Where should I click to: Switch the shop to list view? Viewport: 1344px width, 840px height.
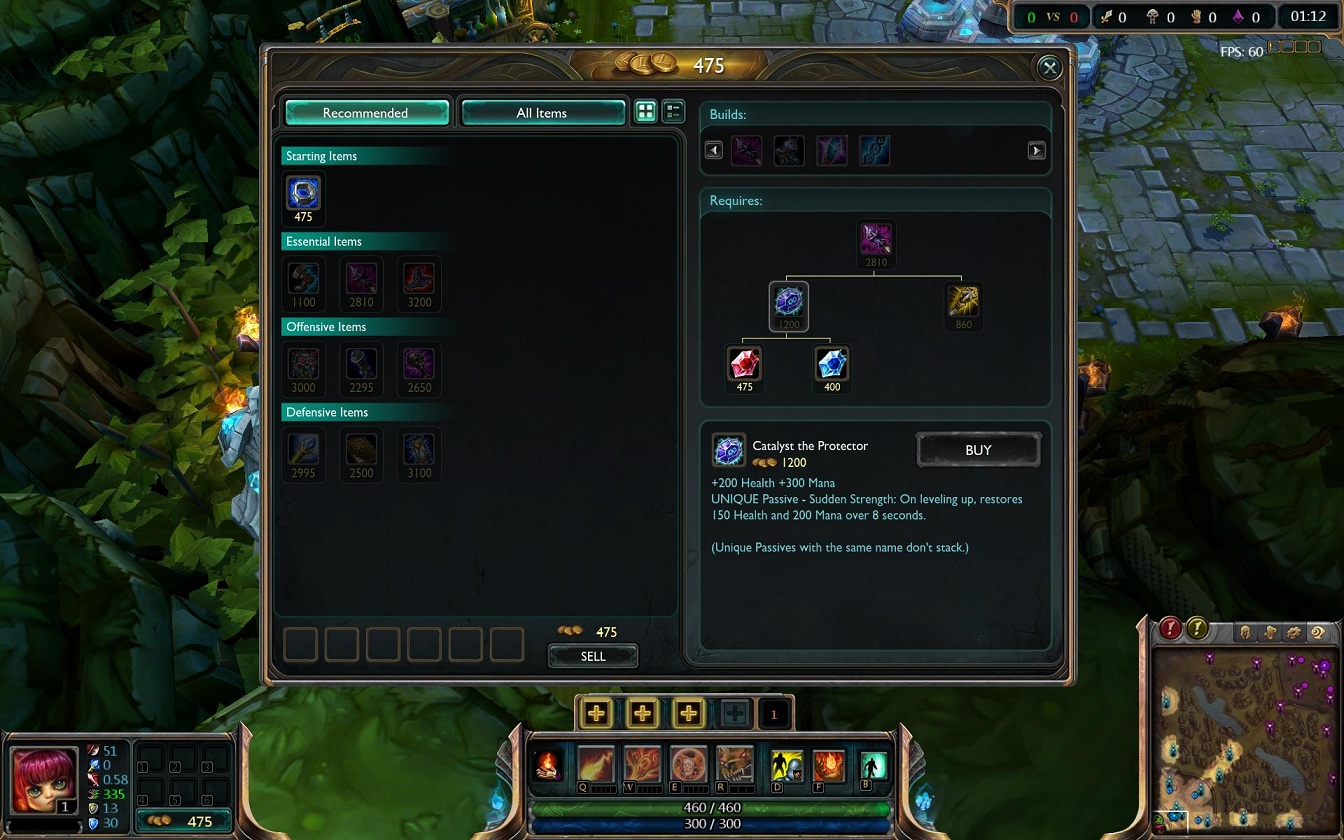[674, 112]
